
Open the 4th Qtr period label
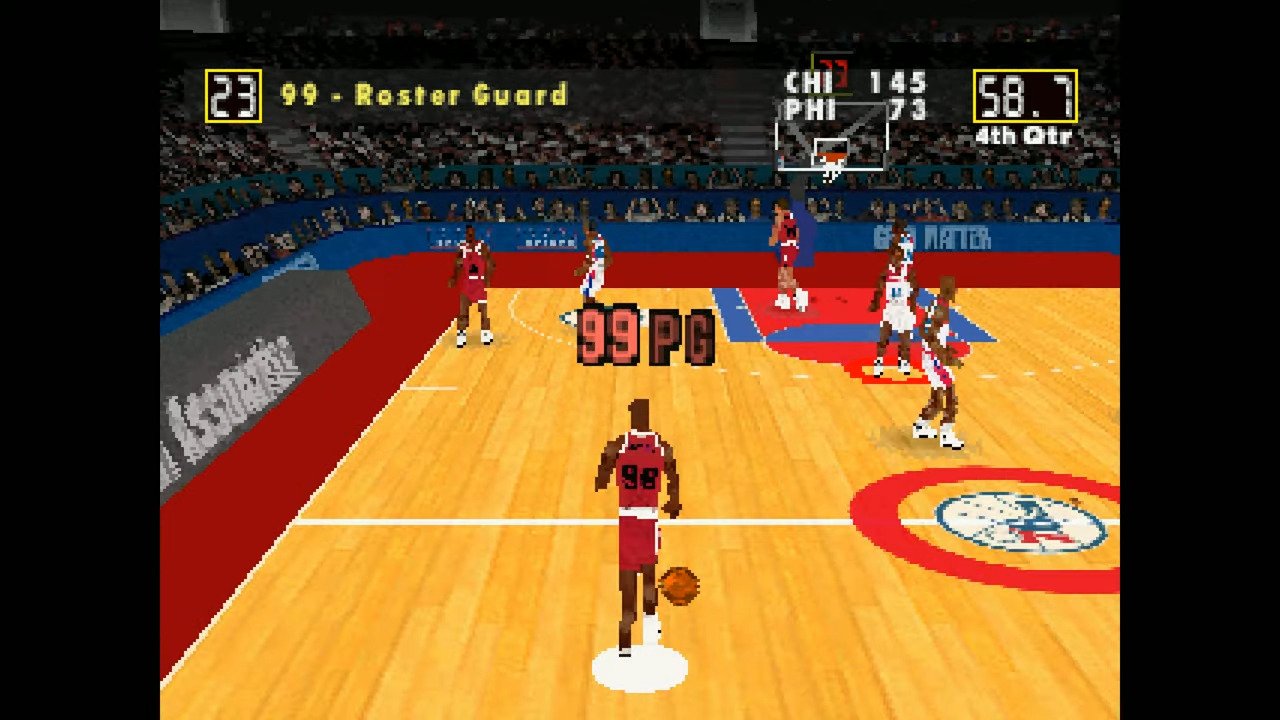coord(1022,136)
